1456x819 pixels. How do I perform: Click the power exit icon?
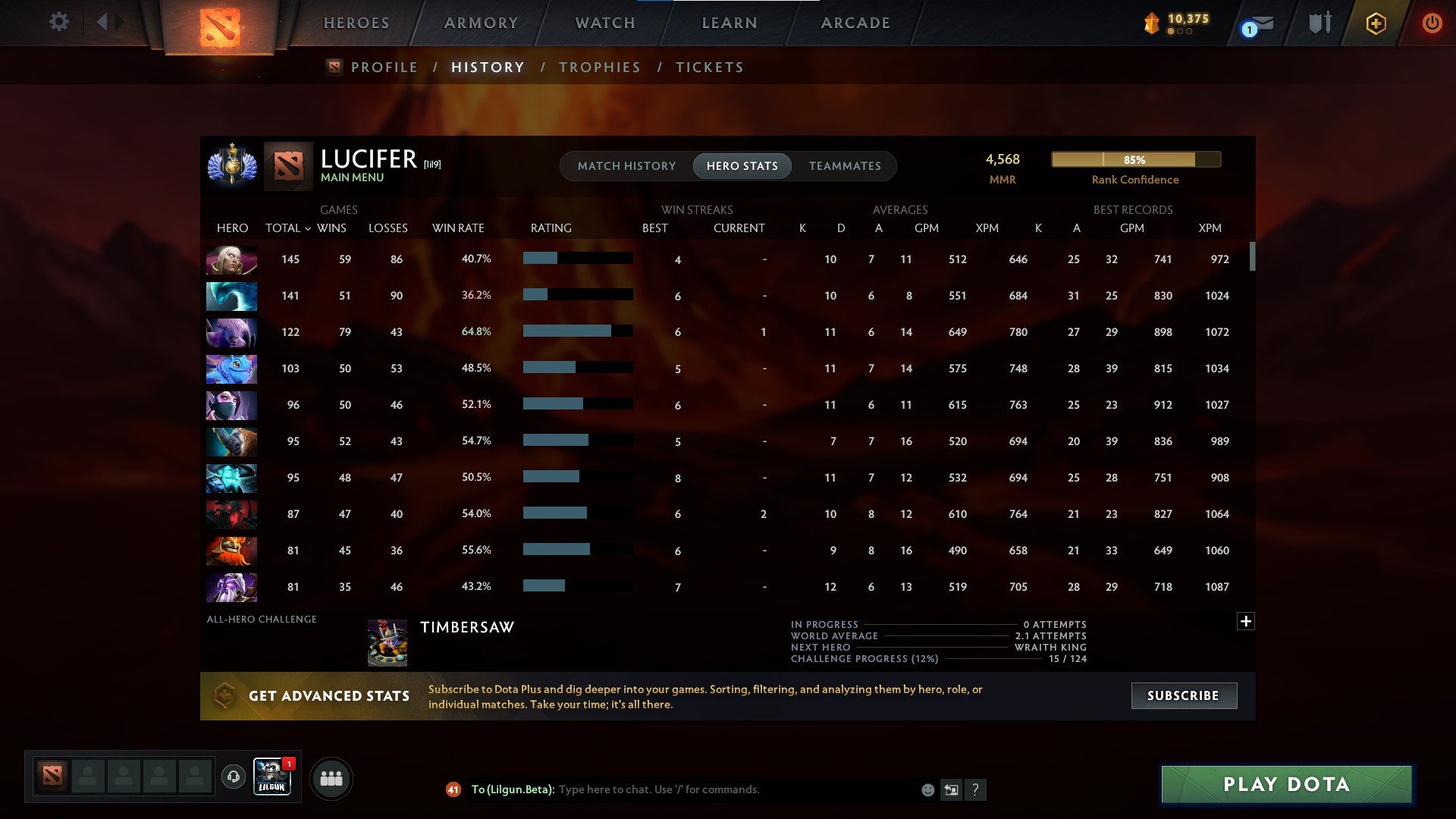[1432, 23]
